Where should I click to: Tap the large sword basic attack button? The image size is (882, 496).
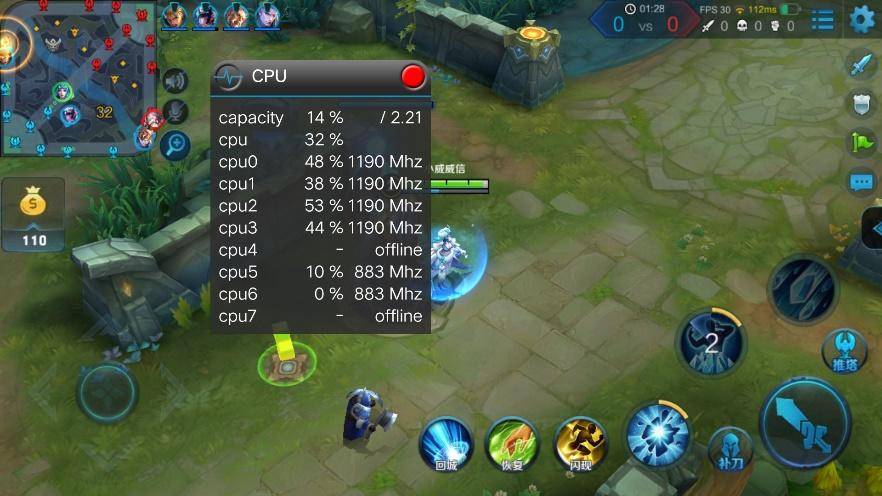(805, 422)
